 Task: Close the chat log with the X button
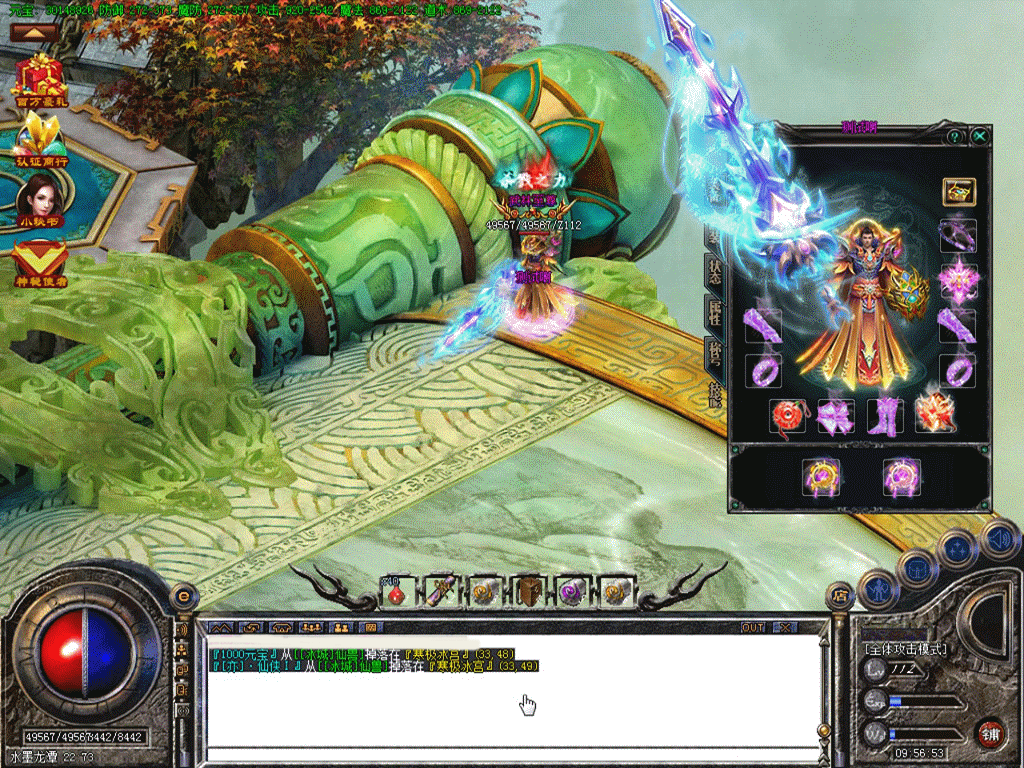[x=785, y=627]
